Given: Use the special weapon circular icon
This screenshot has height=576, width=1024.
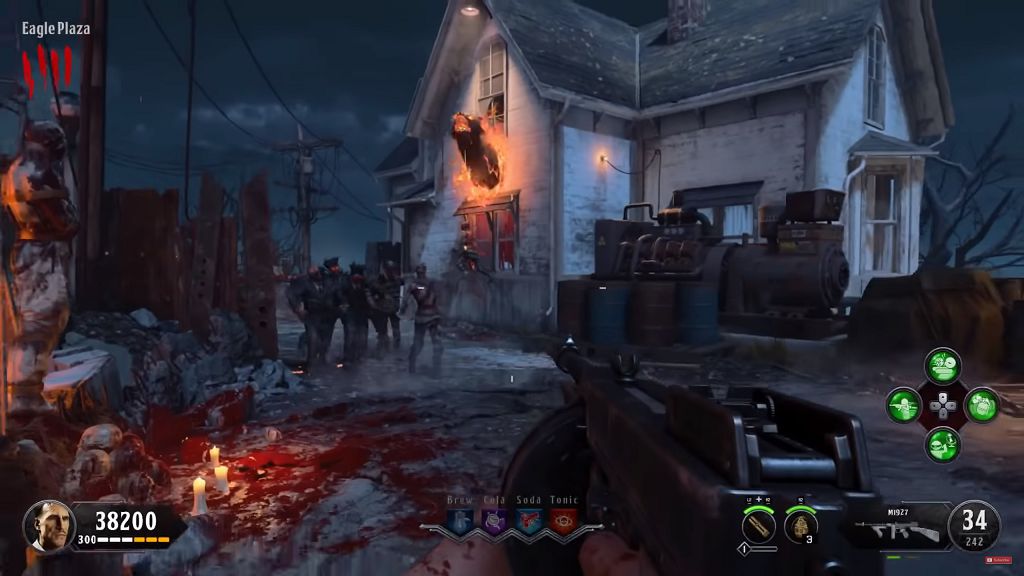Looking at the screenshot, I should [x=760, y=525].
